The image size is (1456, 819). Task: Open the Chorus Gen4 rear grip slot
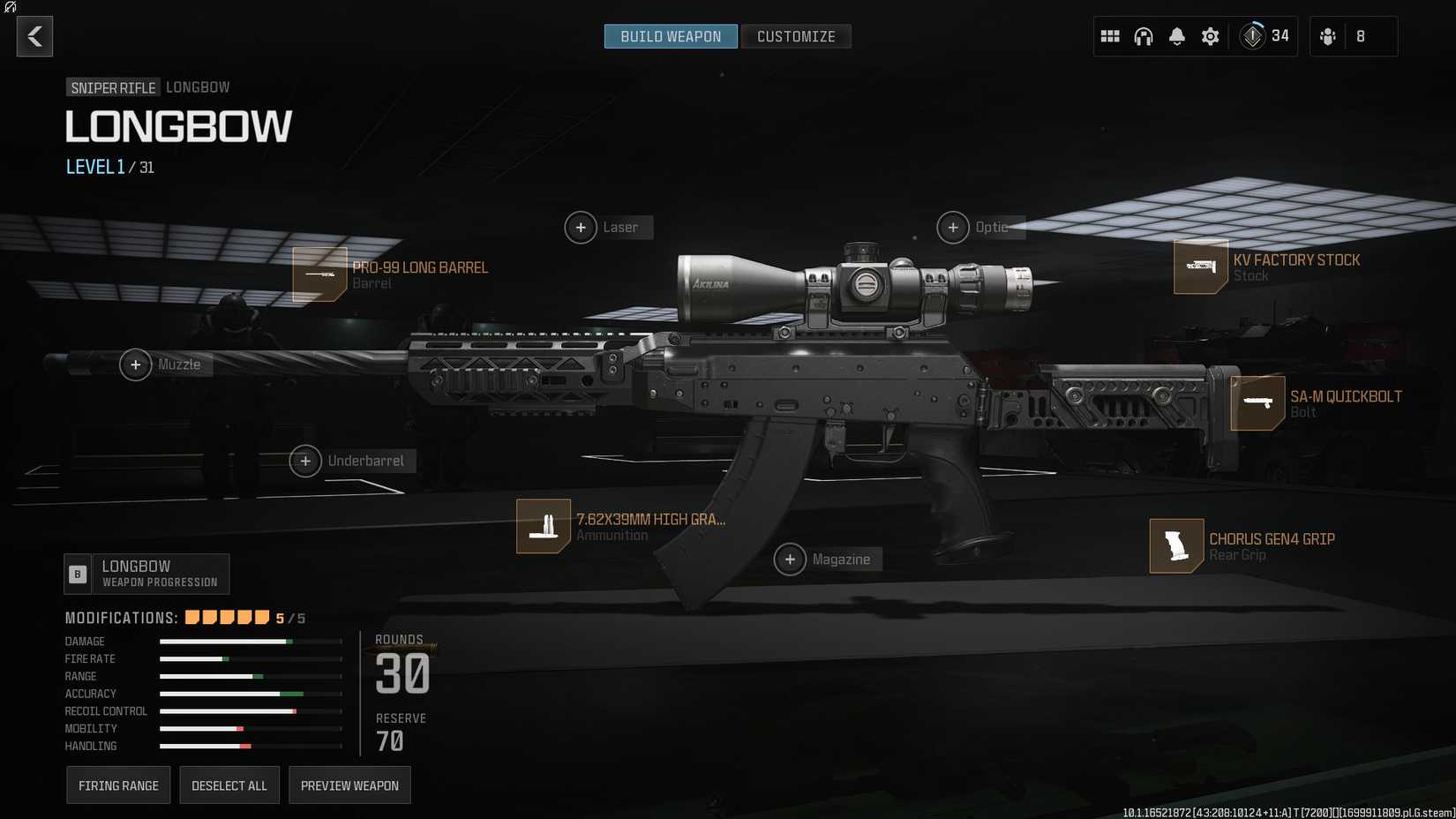1176,545
